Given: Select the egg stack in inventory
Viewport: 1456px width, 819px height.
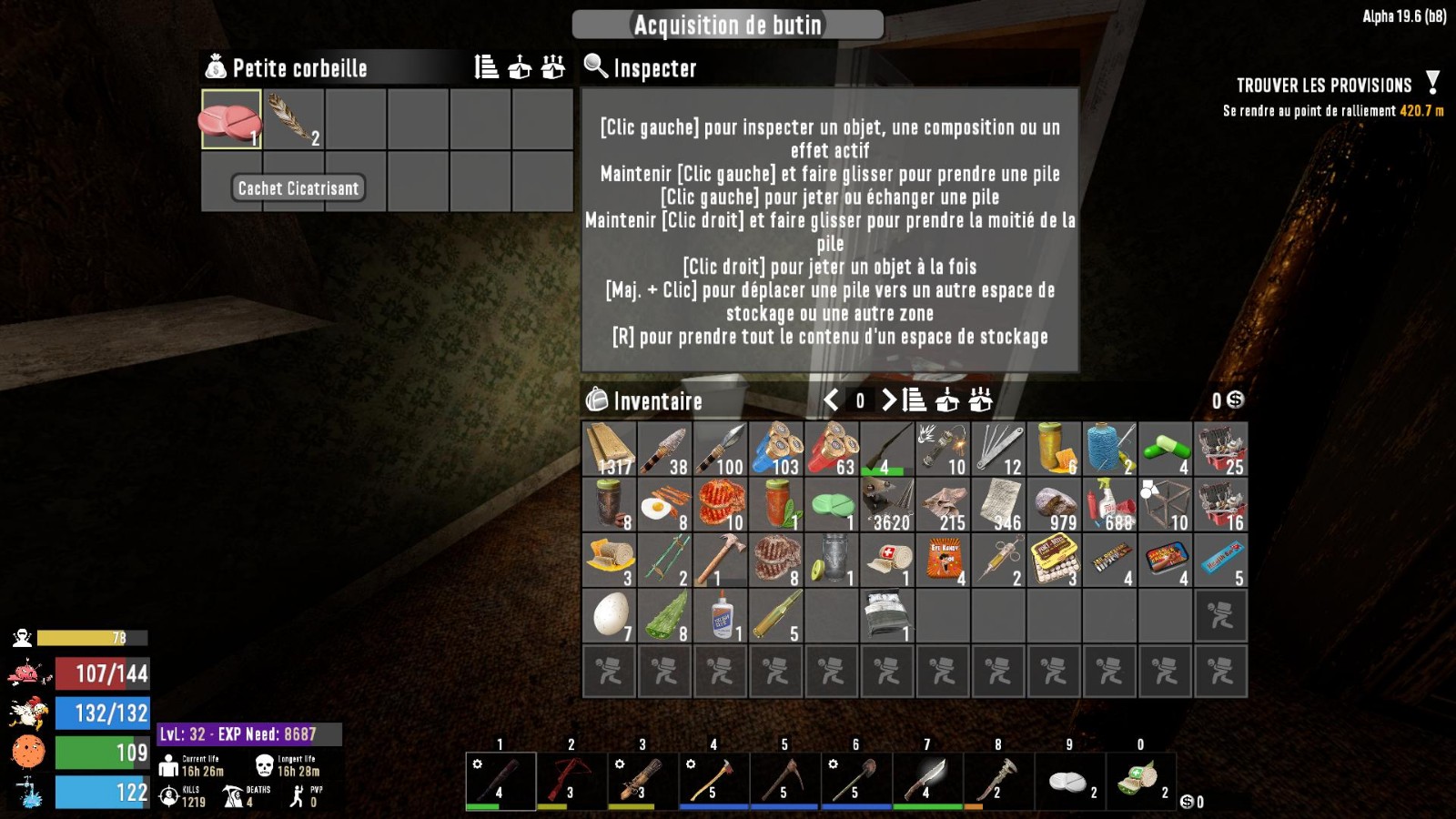Looking at the screenshot, I should point(609,615).
